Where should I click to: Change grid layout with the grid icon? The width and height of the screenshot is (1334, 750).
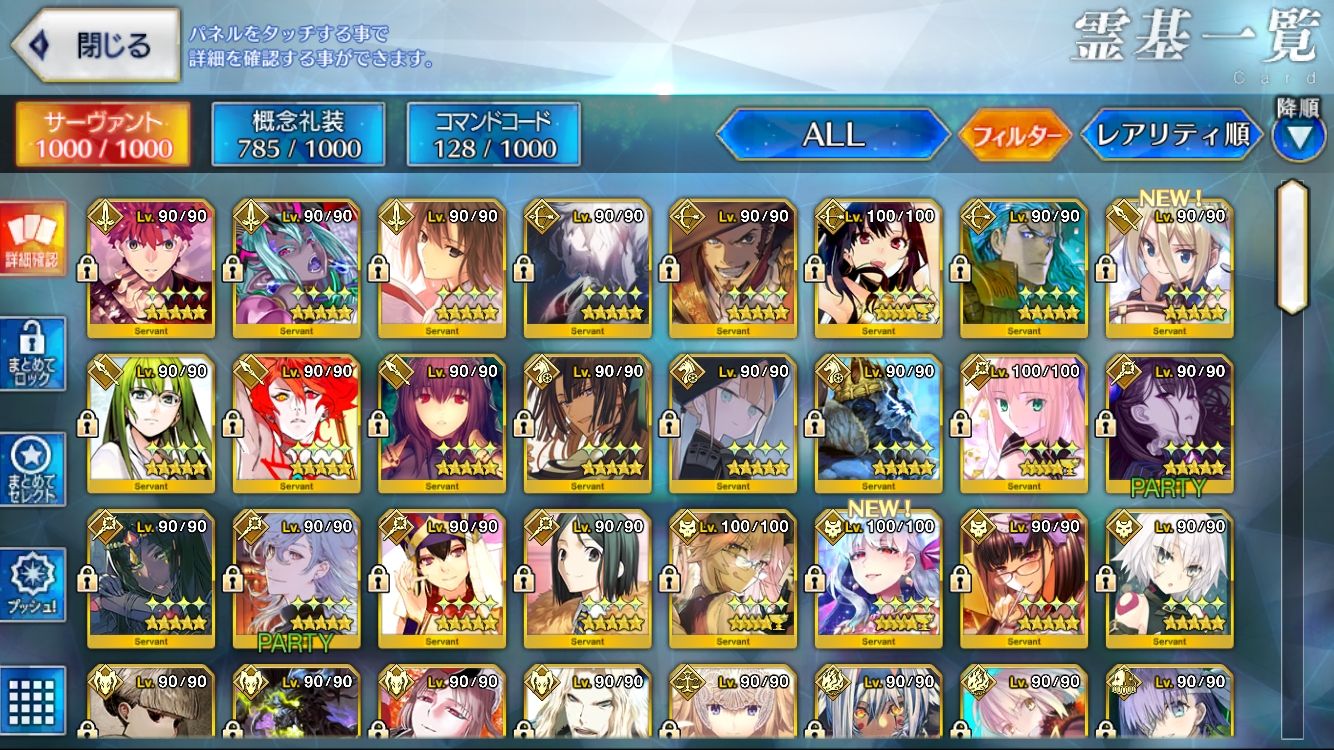pos(33,699)
